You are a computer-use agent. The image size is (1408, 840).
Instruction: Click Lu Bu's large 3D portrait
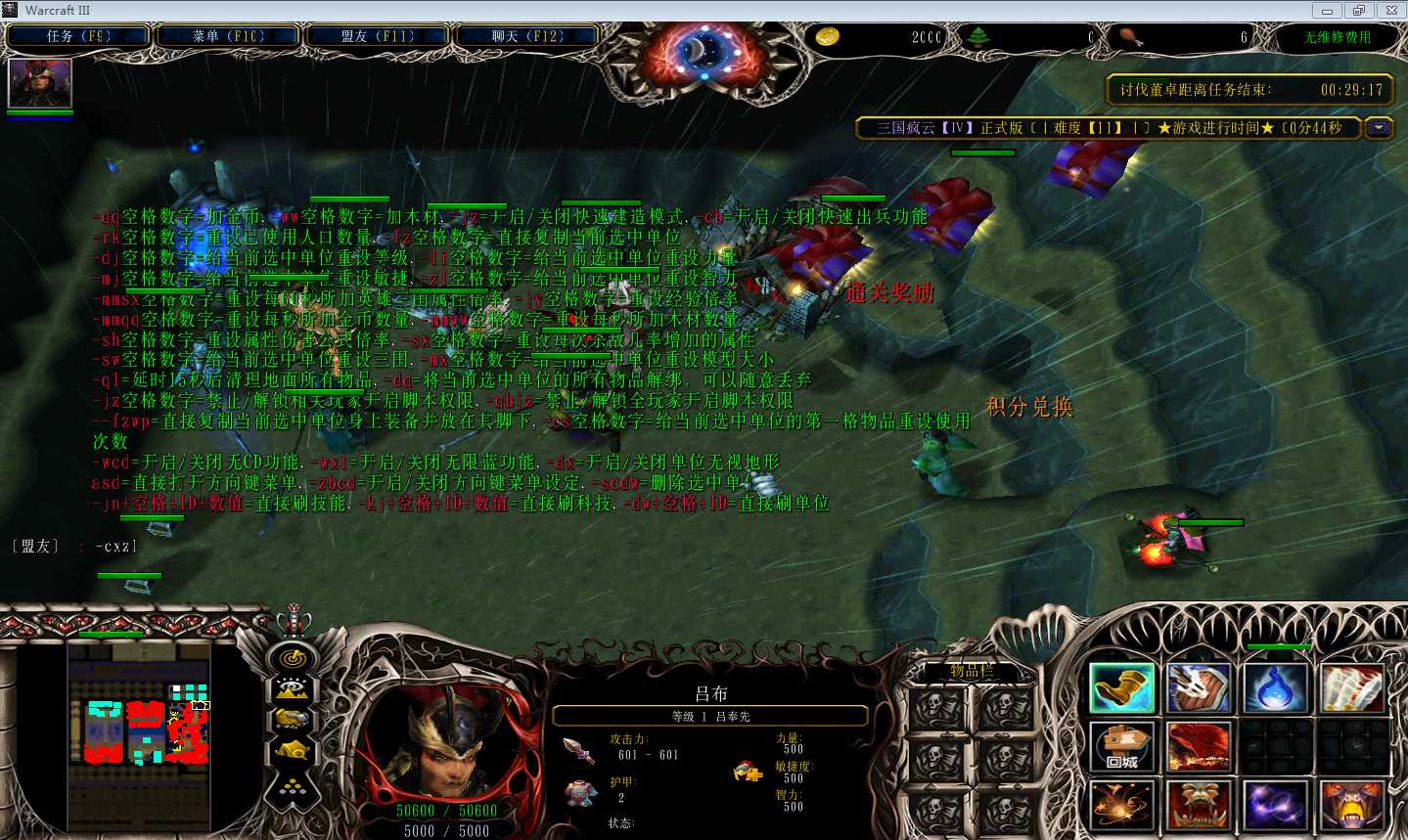click(445, 753)
